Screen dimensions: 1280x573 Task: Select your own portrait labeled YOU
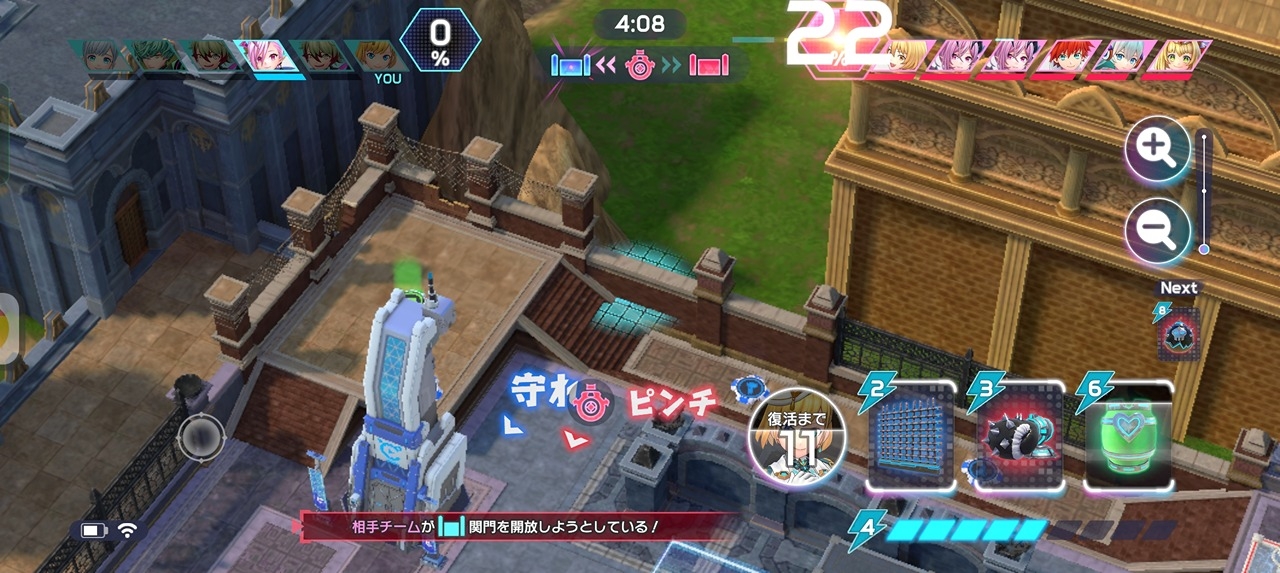(376, 56)
